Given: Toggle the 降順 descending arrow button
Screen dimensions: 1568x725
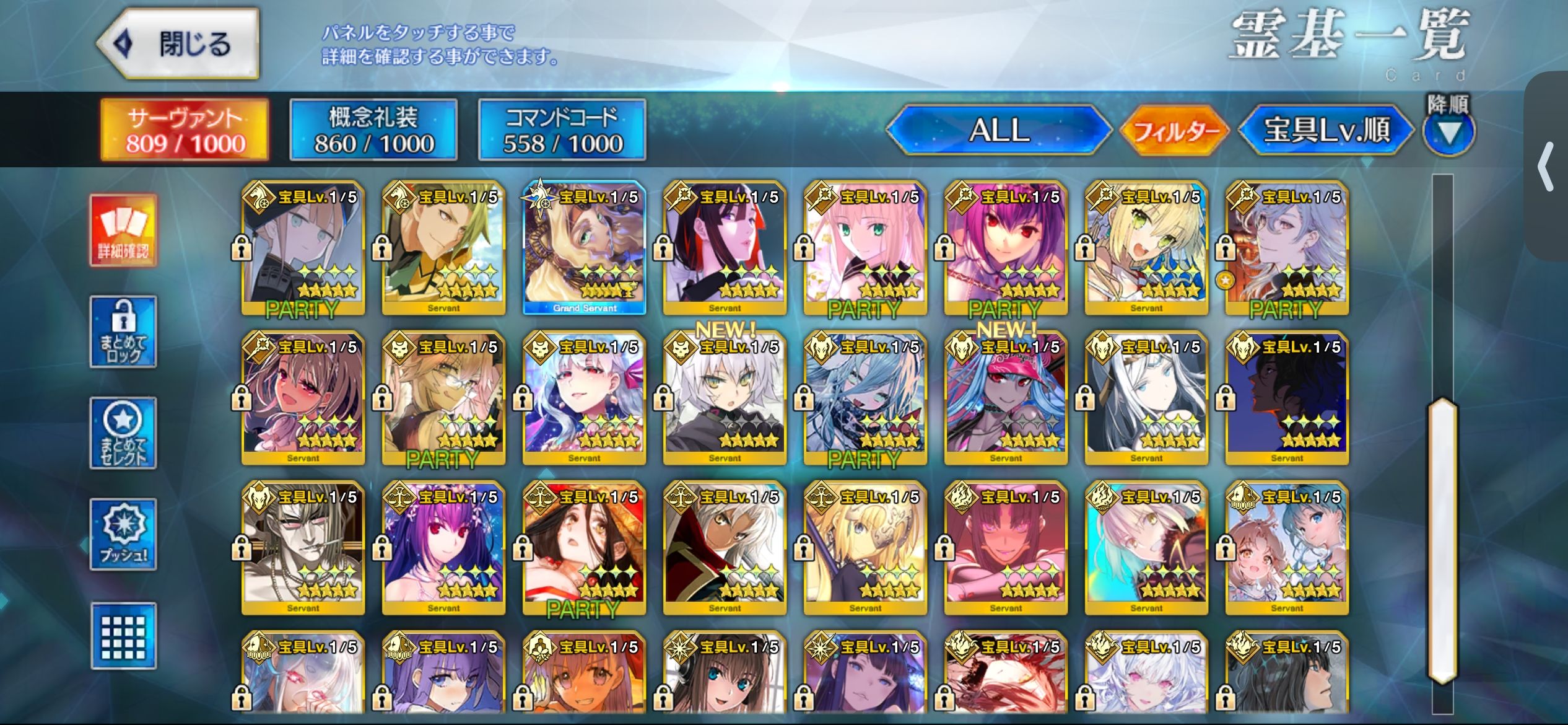Looking at the screenshot, I should (1448, 132).
